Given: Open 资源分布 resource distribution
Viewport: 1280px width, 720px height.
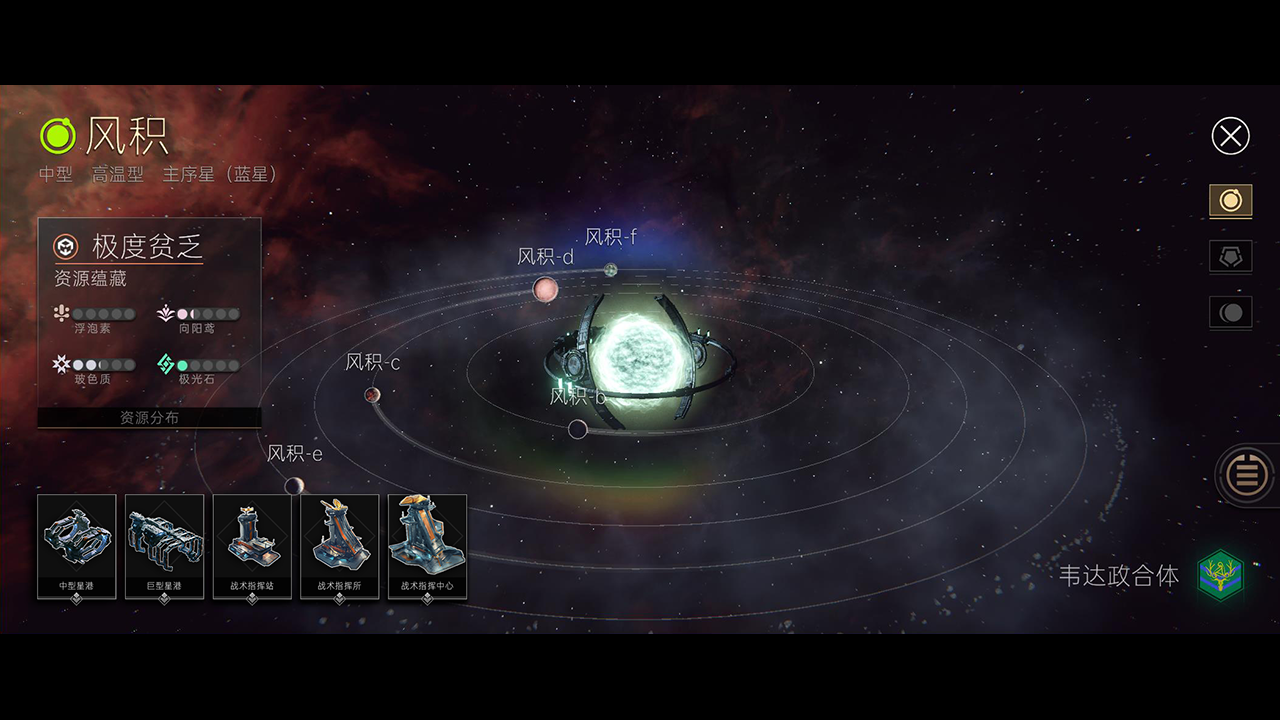Looking at the screenshot, I should click(x=149, y=418).
